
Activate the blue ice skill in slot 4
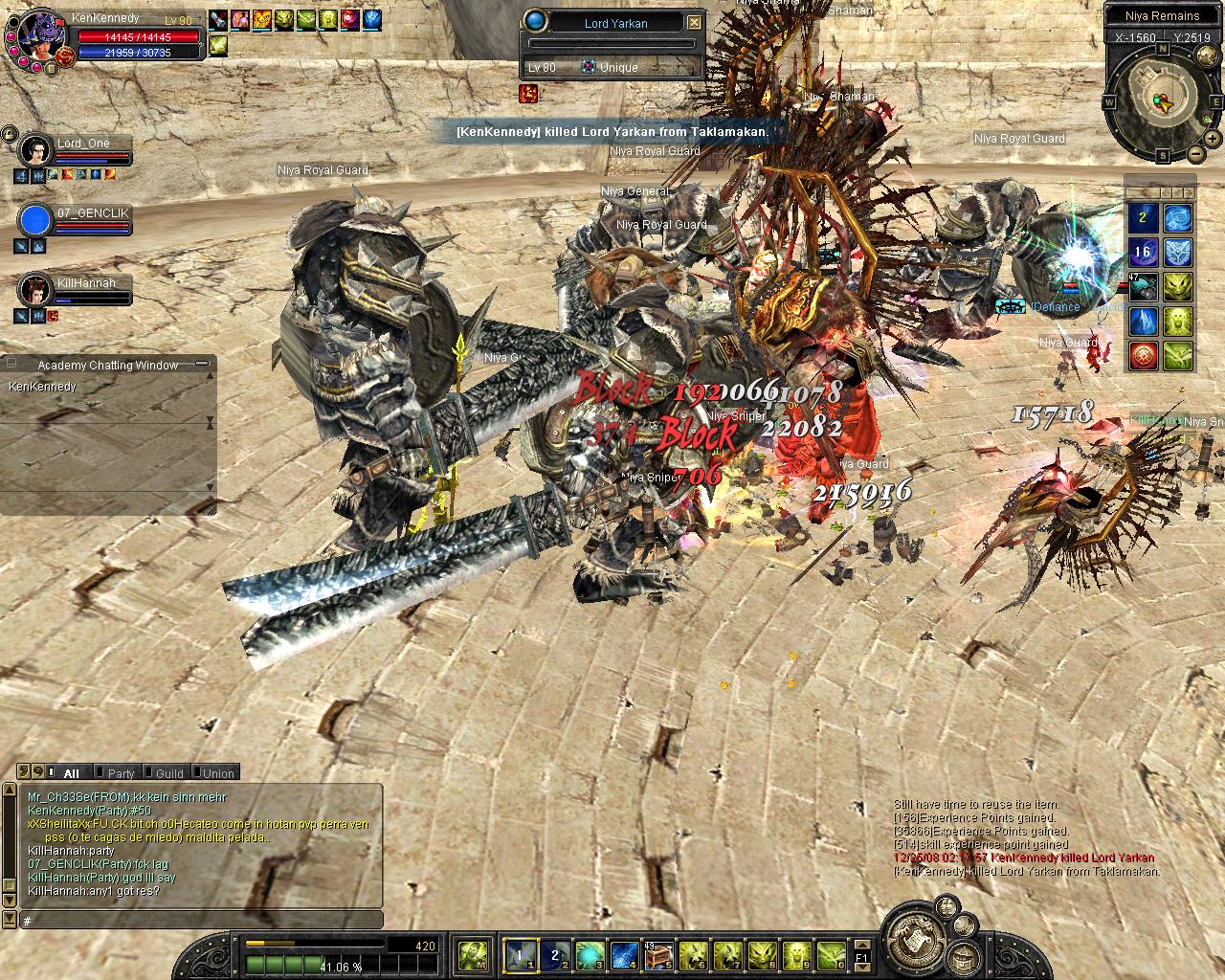coord(623,954)
